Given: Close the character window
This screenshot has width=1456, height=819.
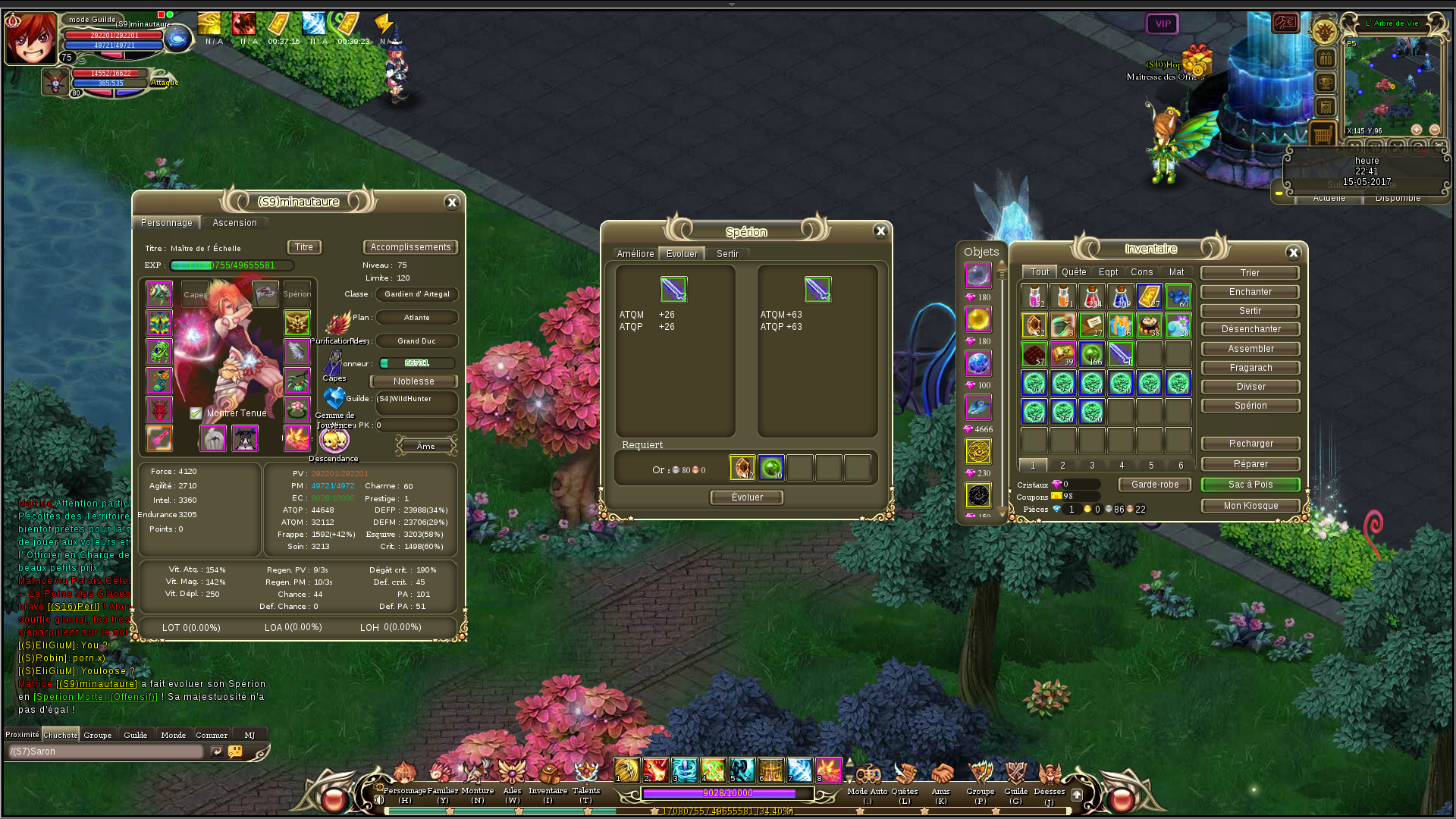Looking at the screenshot, I should pos(452,202).
